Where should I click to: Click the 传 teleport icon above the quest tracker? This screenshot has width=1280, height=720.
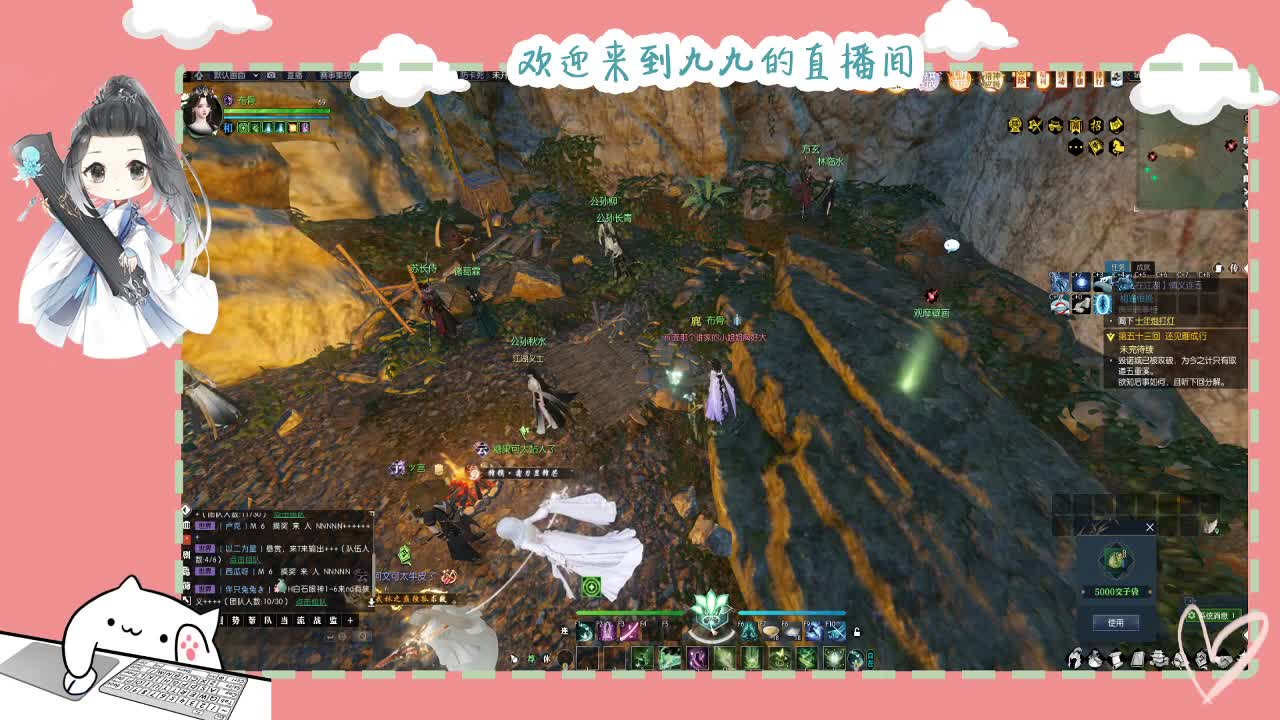click(x=1233, y=267)
